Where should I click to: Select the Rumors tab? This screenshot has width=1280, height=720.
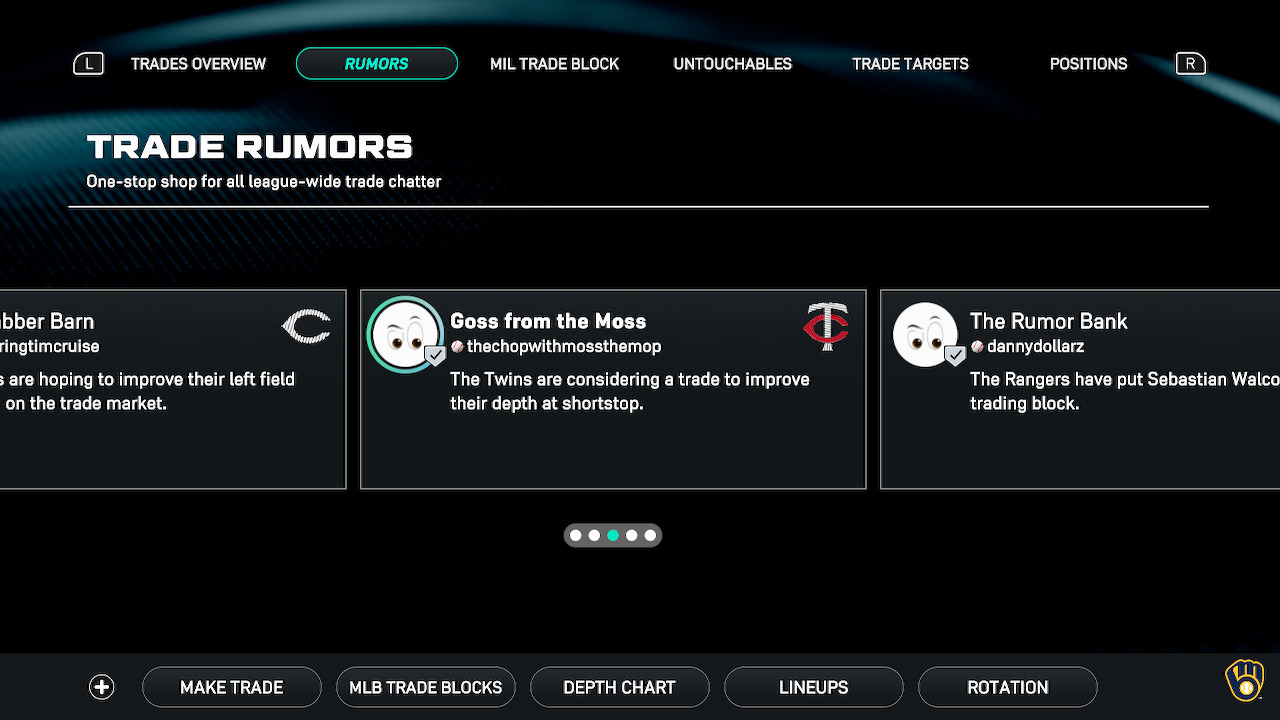coord(376,64)
